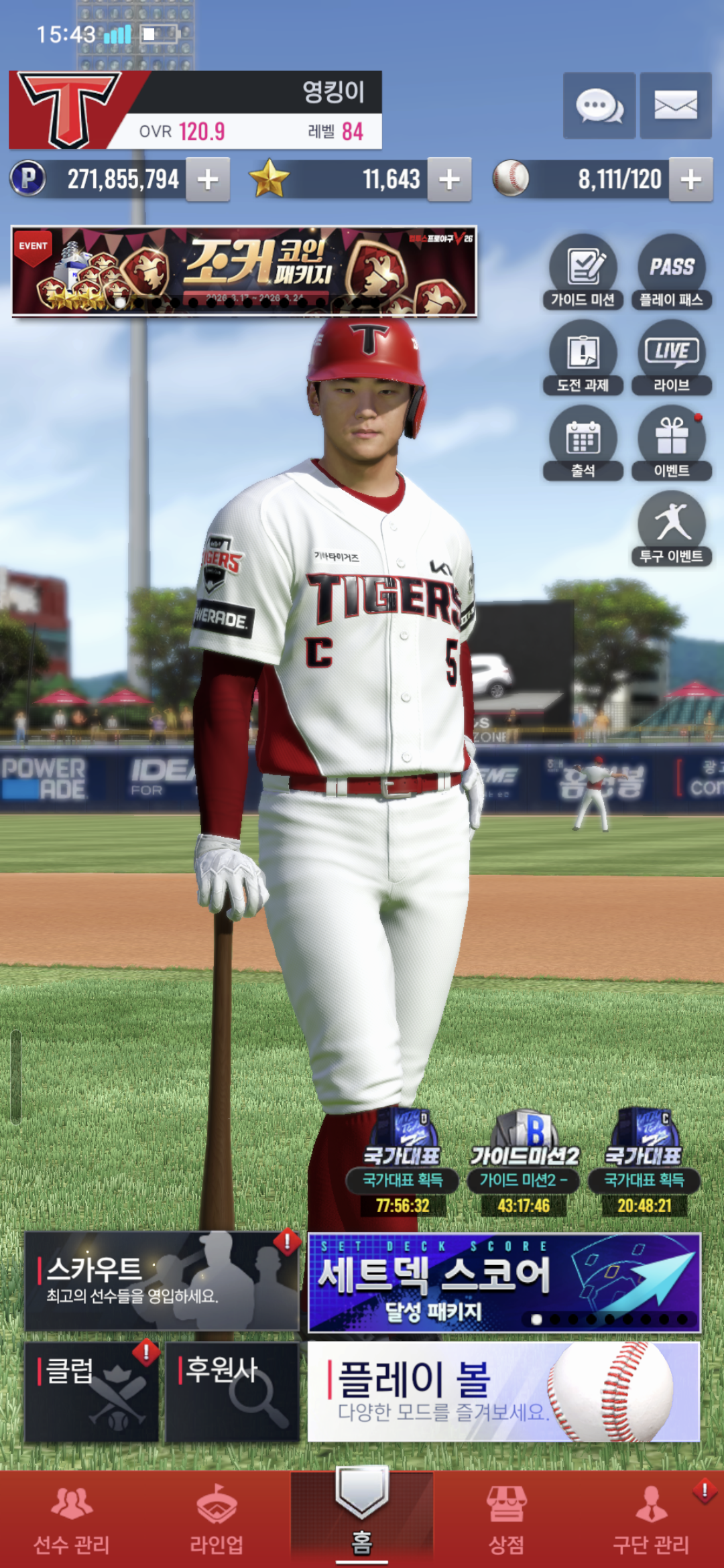Image resolution: width=724 pixels, height=1568 pixels.
Task: Open the 후원사 sponsor panel
Action: tap(232, 1391)
